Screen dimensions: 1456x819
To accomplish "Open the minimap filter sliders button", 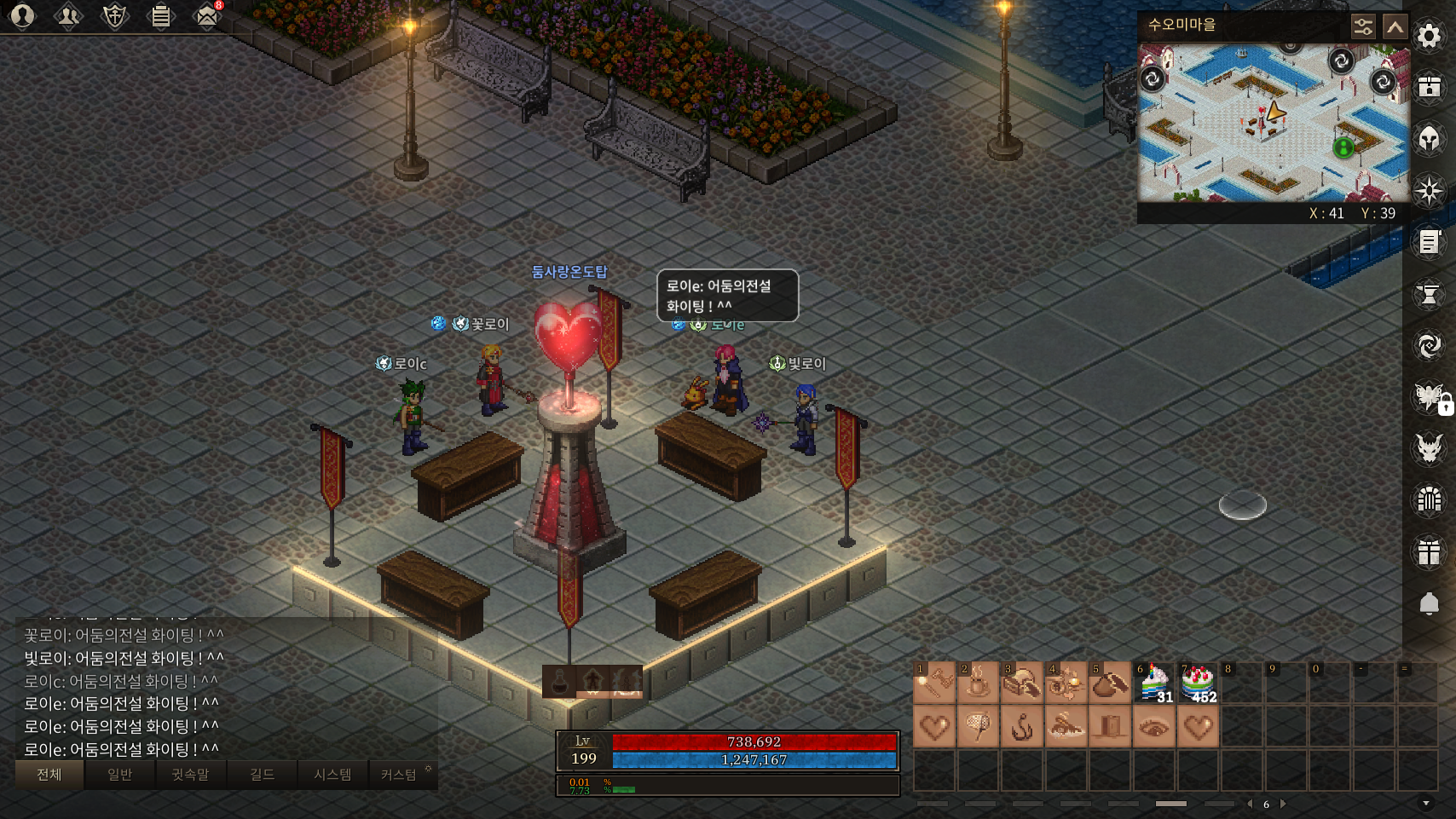I will pyautogui.click(x=1363, y=27).
